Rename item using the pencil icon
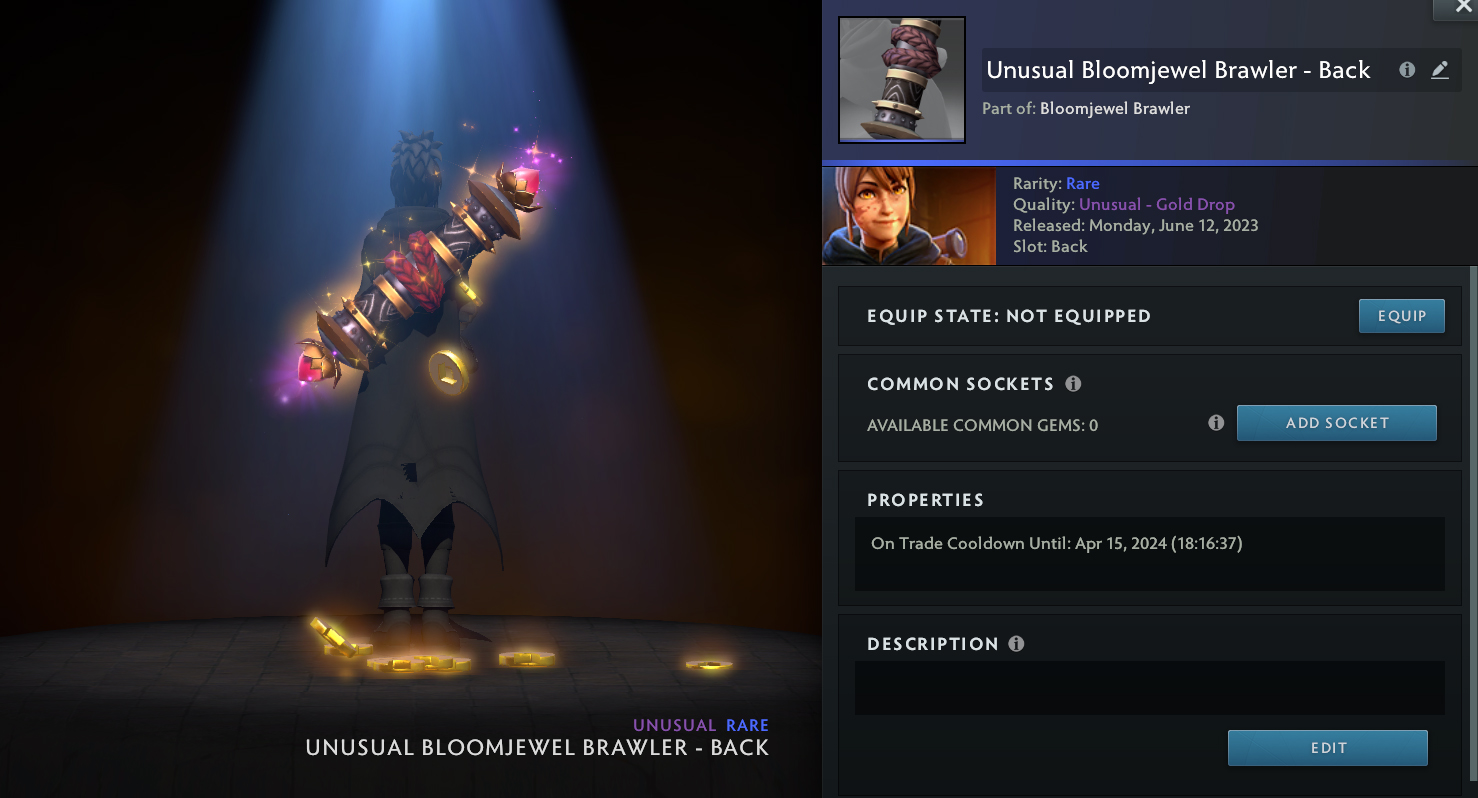Image resolution: width=1478 pixels, height=798 pixels. [1439, 70]
